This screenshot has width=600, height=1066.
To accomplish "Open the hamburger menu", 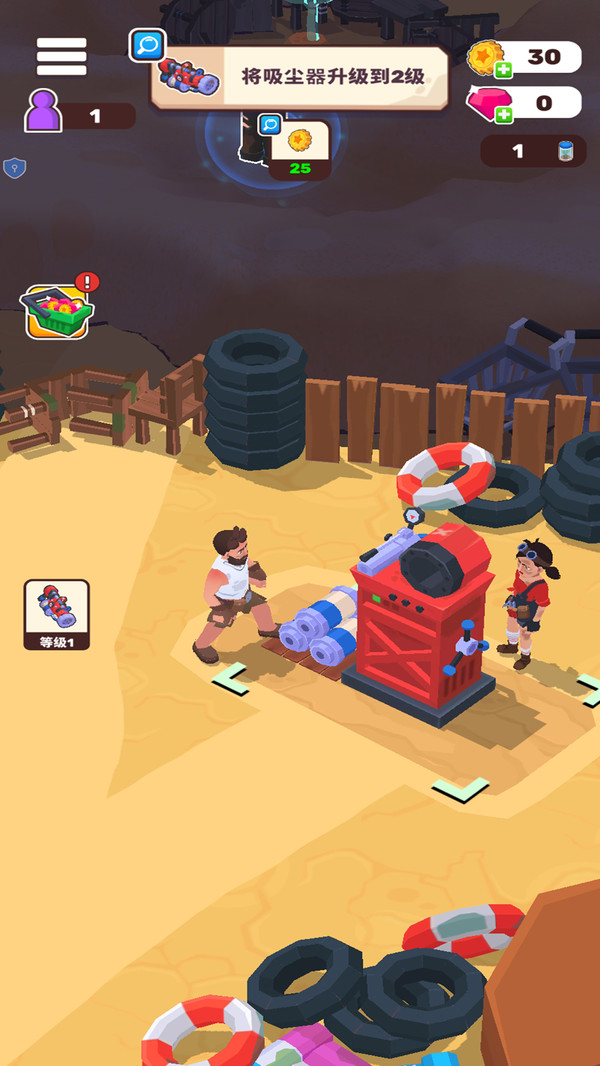I will pos(62,57).
